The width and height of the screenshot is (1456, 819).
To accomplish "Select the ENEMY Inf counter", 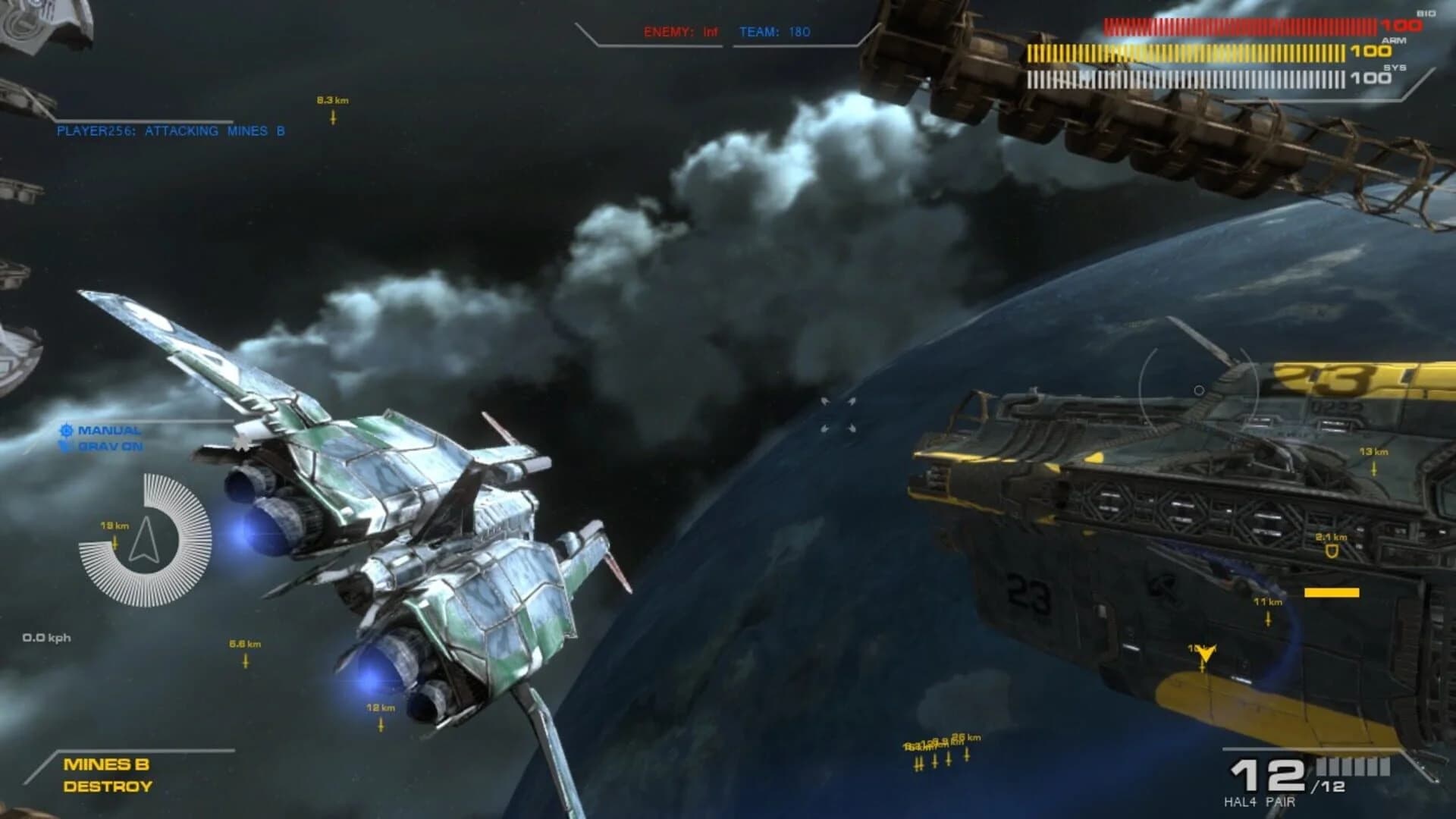I will [682, 32].
